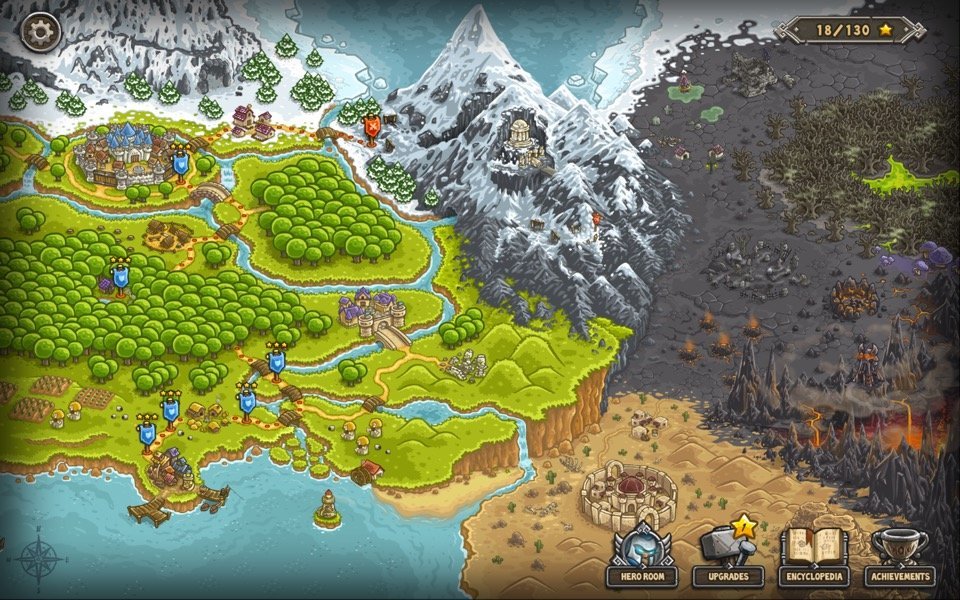The height and width of the screenshot is (600, 960).
Task: Open the Encyclopedia book
Action: click(x=814, y=555)
